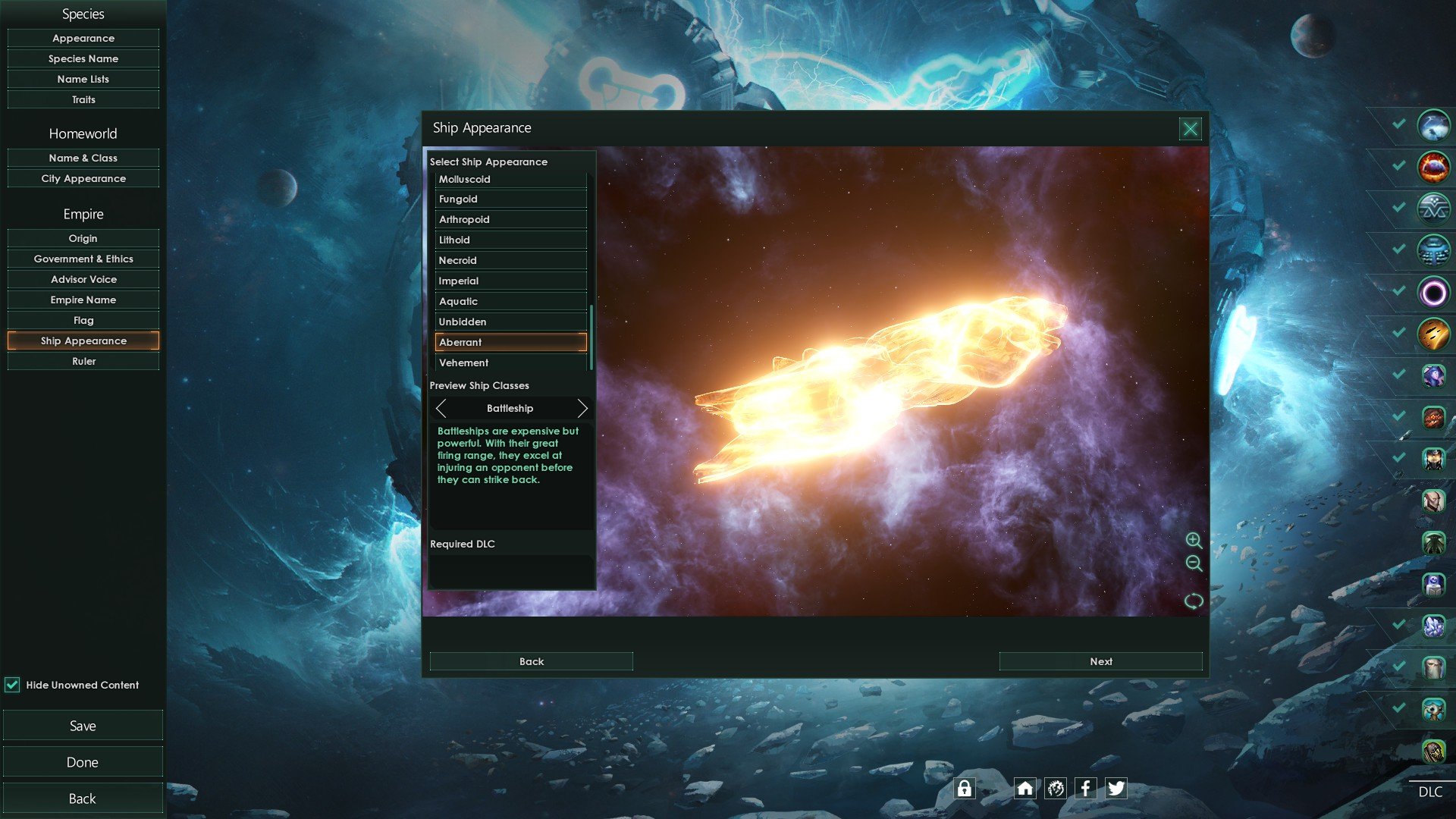This screenshot has width=1456, height=819.
Task: Switch to the Traits section
Action: (83, 99)
